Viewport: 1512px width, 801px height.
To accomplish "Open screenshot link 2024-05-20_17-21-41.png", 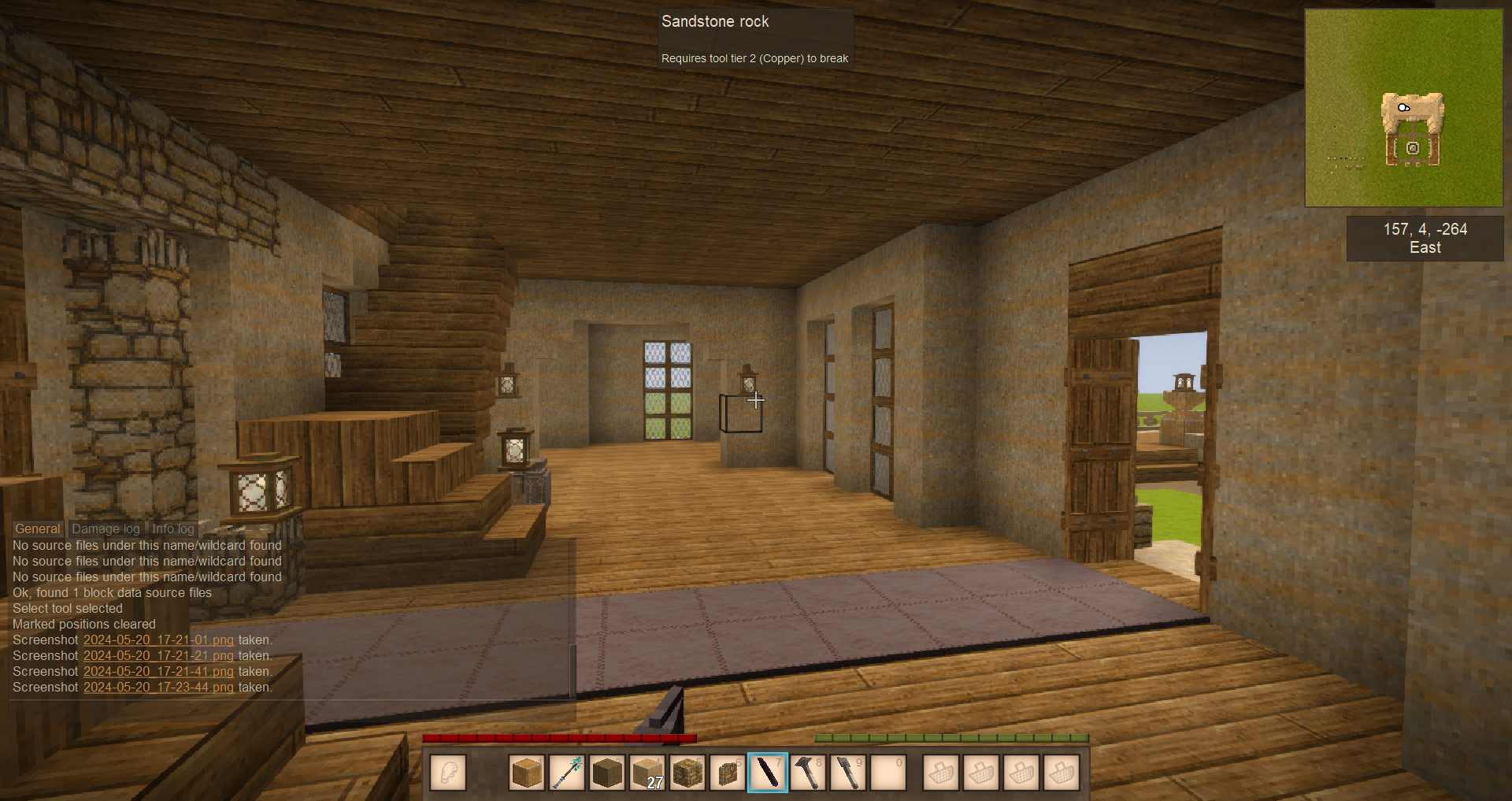I will pos(158,672).
